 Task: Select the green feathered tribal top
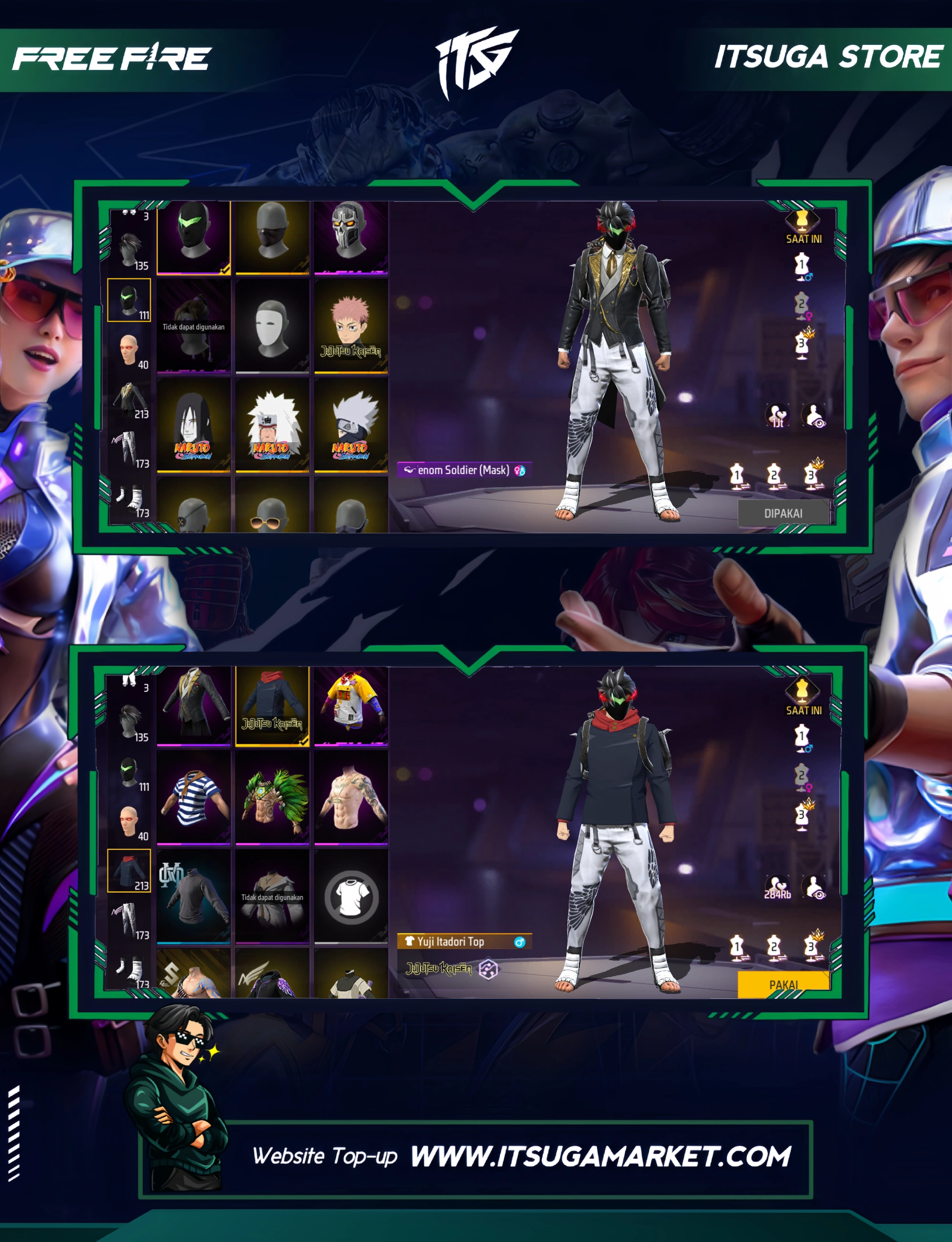(272, 797)
